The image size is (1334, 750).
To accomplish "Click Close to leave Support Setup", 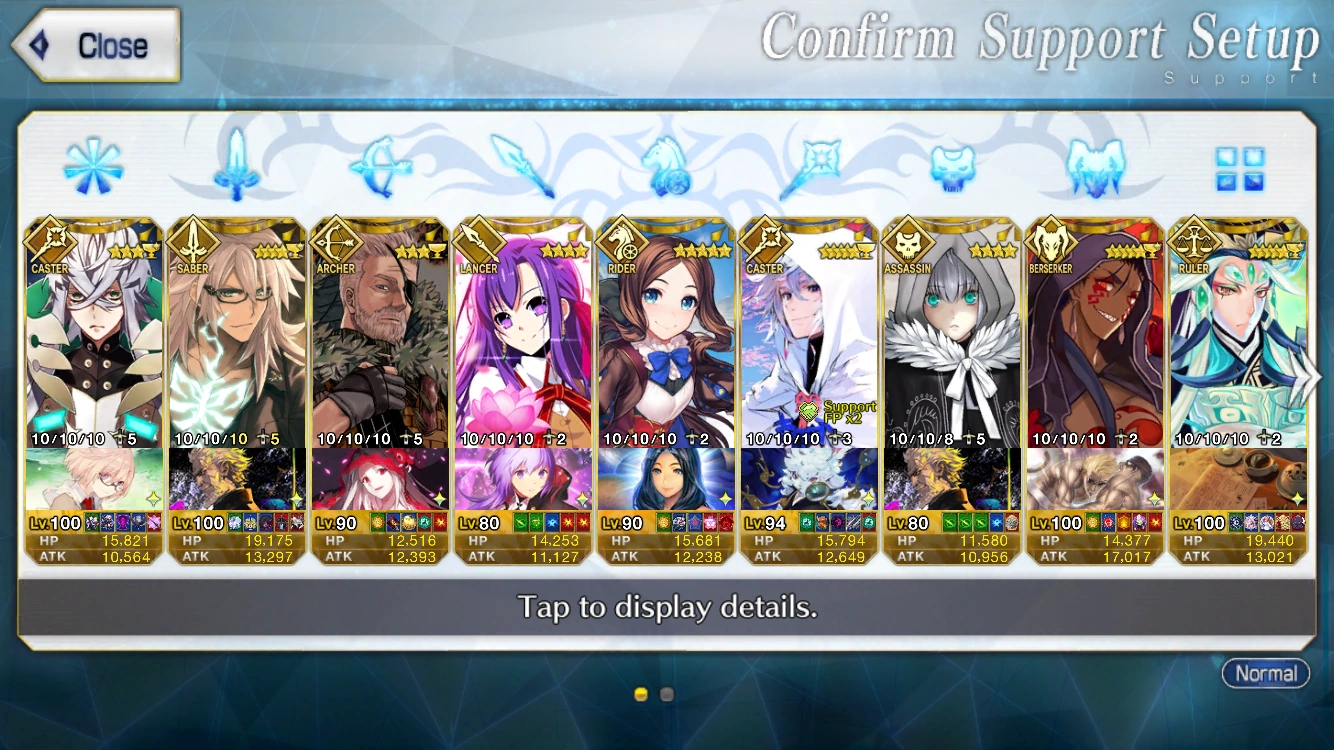I will tap(93, 44).
